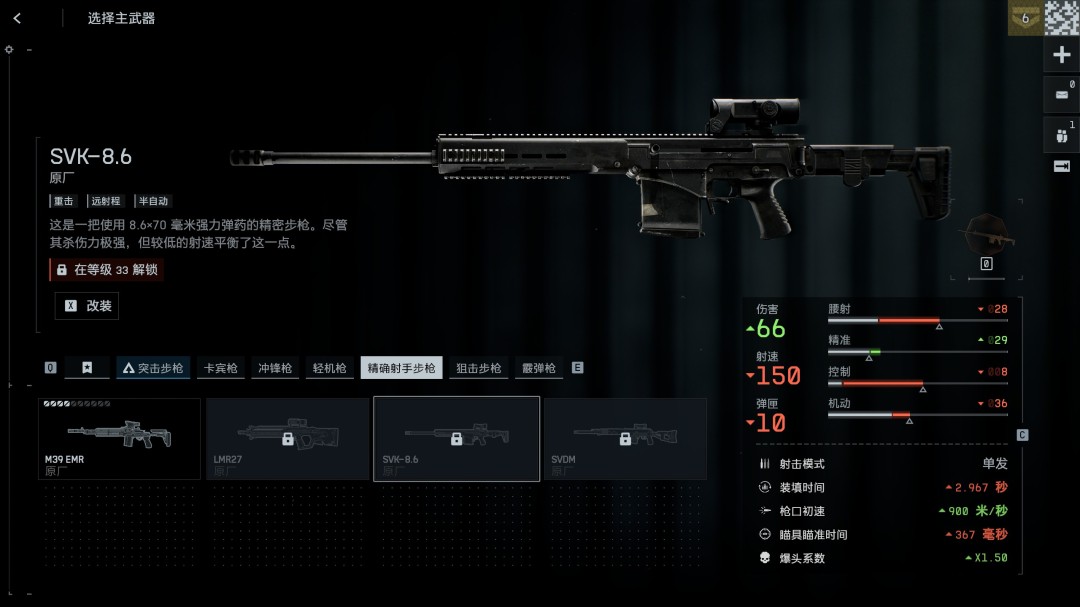Image resolution: width=1080 pixels, height=607 pixels.
Task: Go back with the top-left arrow
Action: [x=17, y=18]
